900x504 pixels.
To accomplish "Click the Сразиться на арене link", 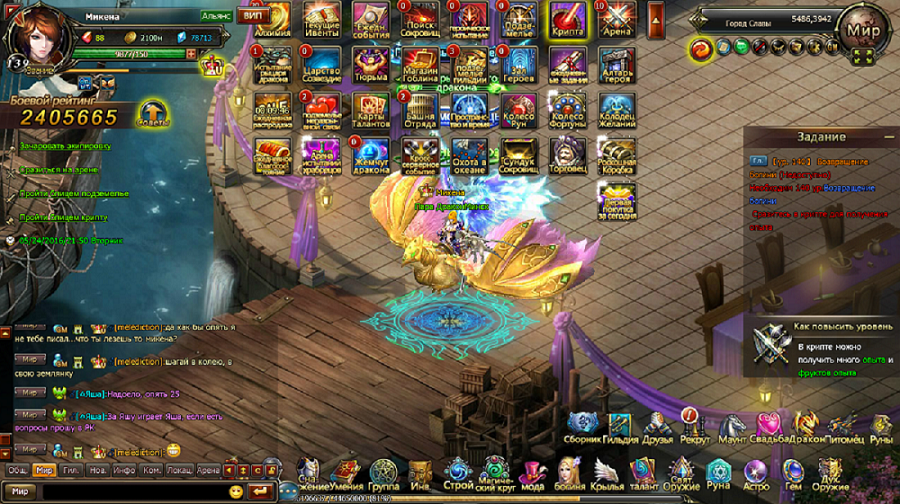I will click(x=60, y=170).
